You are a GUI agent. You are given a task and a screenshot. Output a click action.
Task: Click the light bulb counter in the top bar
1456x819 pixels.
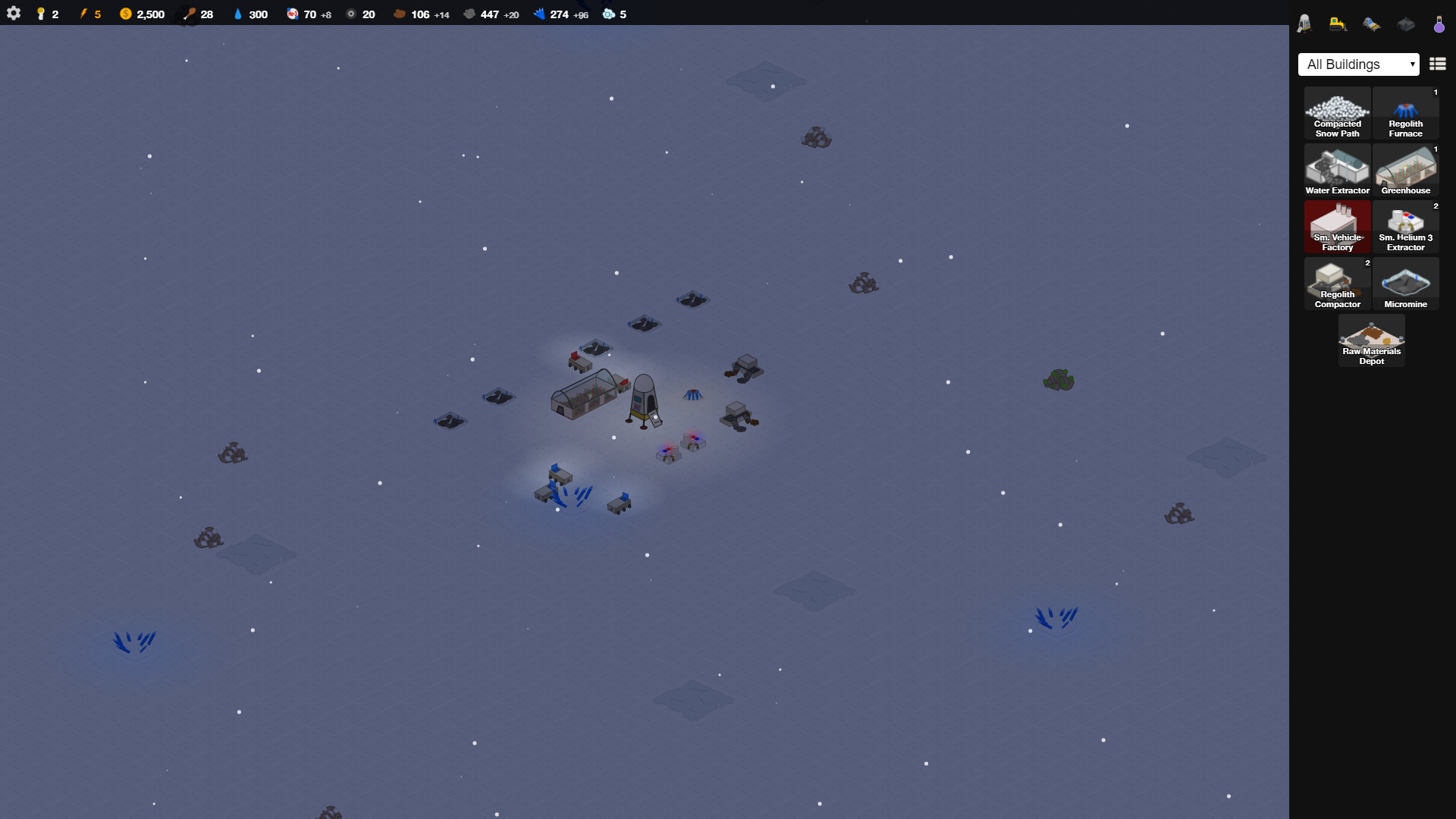pos(42,14)
